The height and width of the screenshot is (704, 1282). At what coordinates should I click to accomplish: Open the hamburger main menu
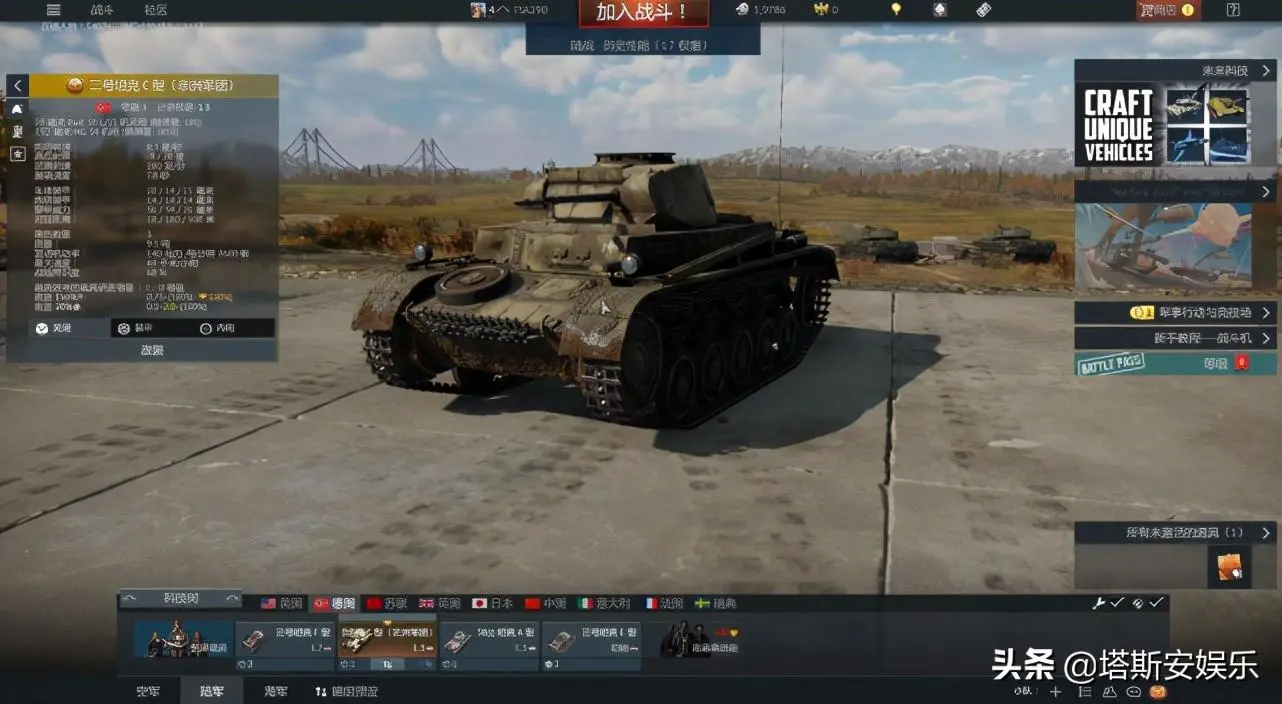coord(53,10)
